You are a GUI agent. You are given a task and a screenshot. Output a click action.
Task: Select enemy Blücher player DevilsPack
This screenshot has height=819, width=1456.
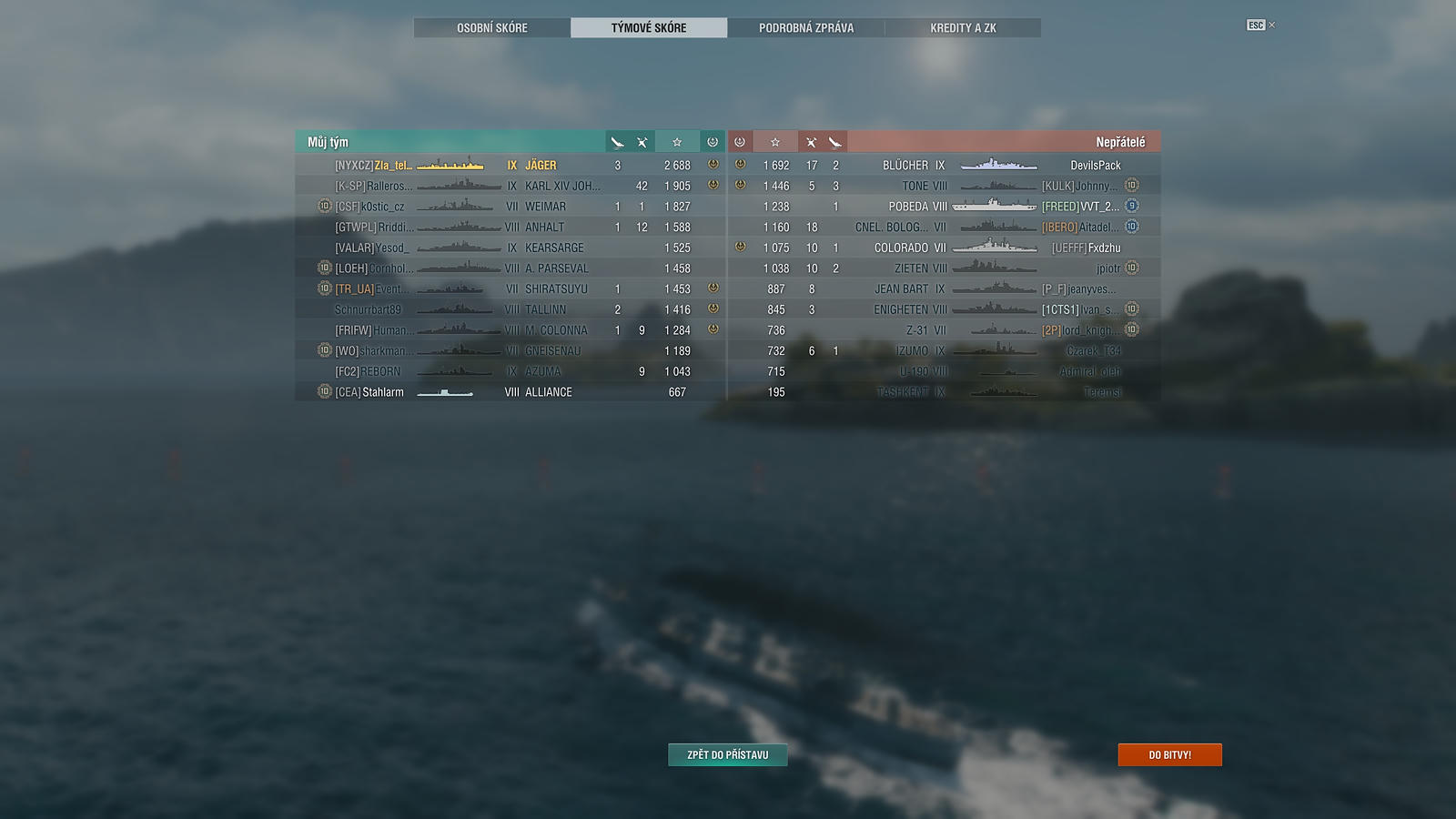[946, 166]
